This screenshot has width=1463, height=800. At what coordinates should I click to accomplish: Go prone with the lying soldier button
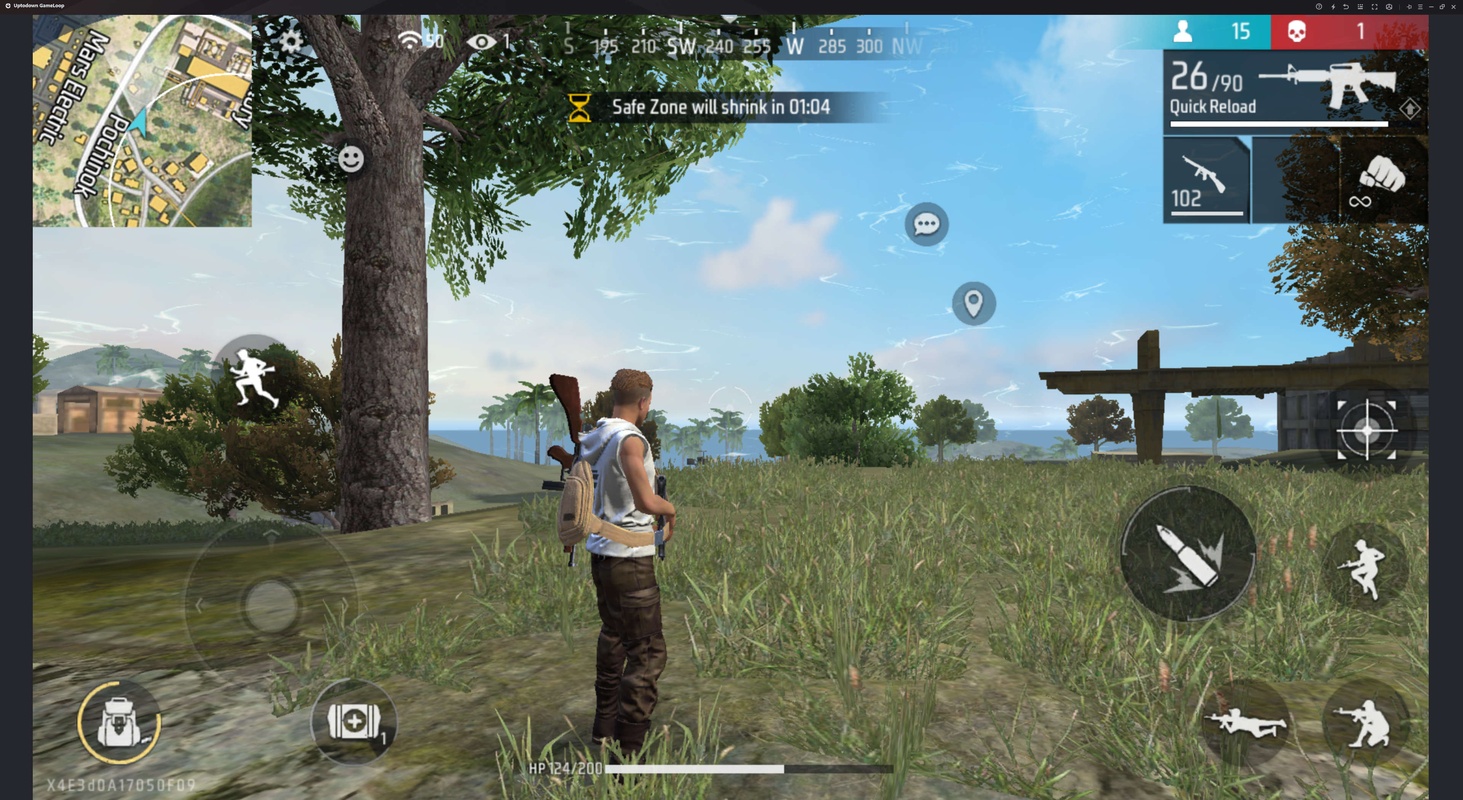tap(1245, 723)
